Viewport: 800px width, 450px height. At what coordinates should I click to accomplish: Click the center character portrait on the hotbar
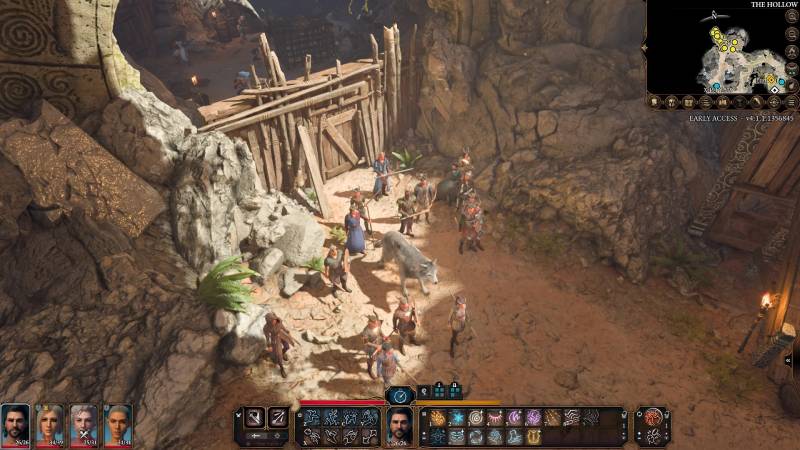[x=400, y=426]
